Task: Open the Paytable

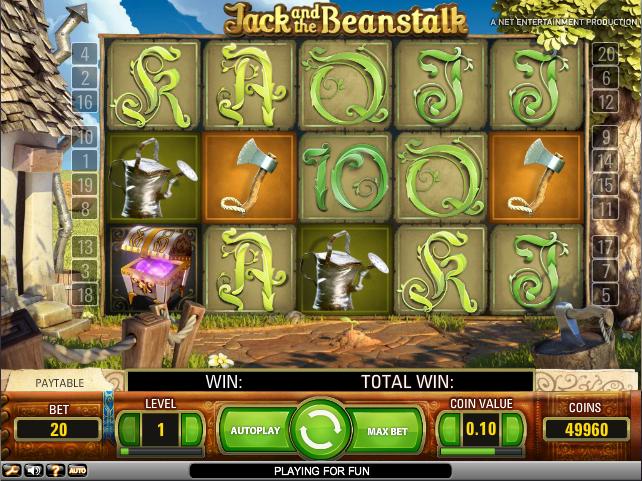Action: [x=60, y=381]
